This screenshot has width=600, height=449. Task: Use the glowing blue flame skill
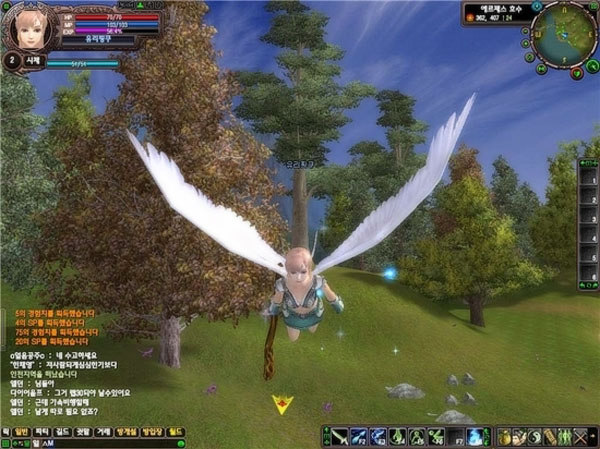[476, 436]
